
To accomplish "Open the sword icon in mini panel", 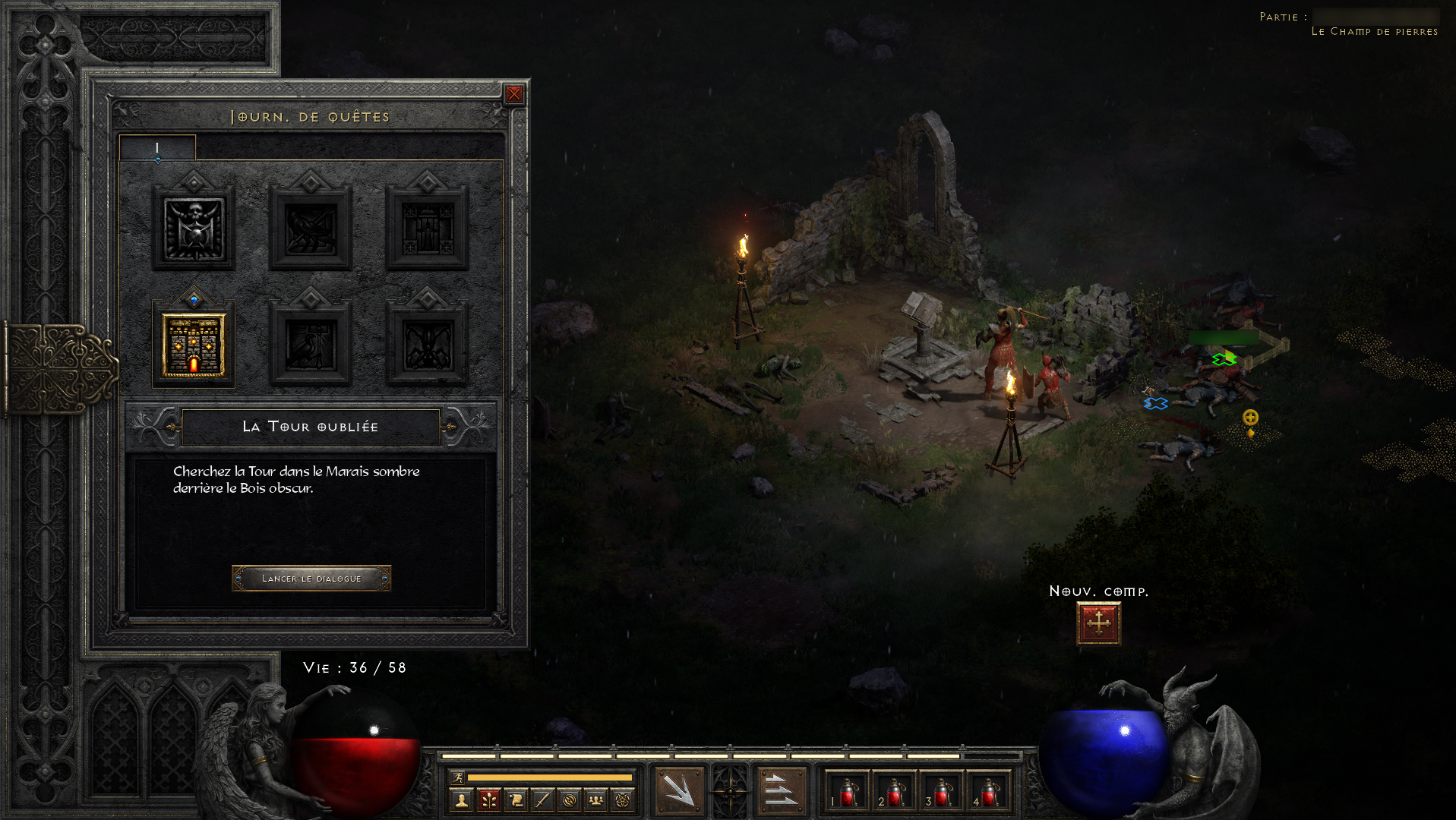I will (542, 799).
